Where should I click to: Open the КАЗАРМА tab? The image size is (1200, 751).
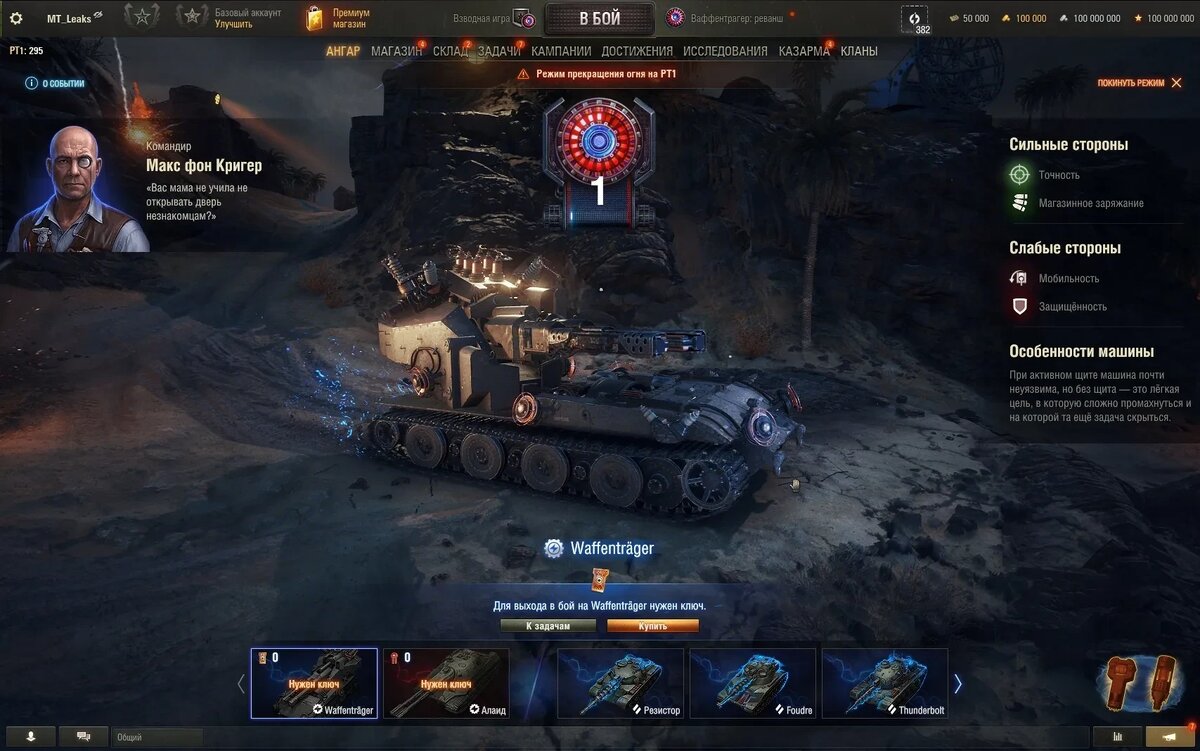click(804, 51)
